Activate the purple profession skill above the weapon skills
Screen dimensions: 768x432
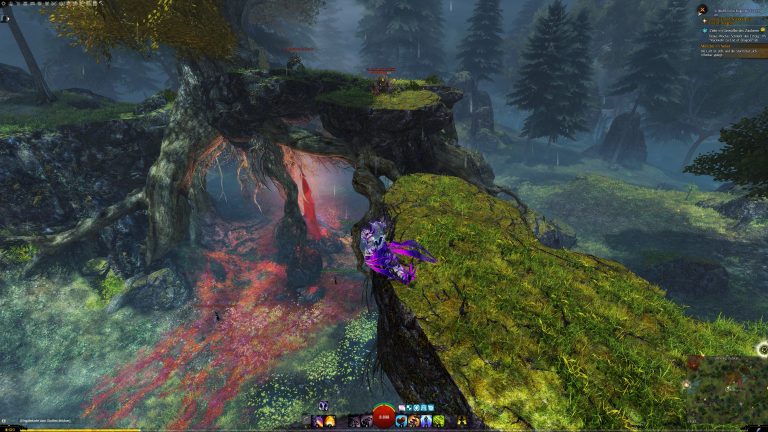pos(323,407)
